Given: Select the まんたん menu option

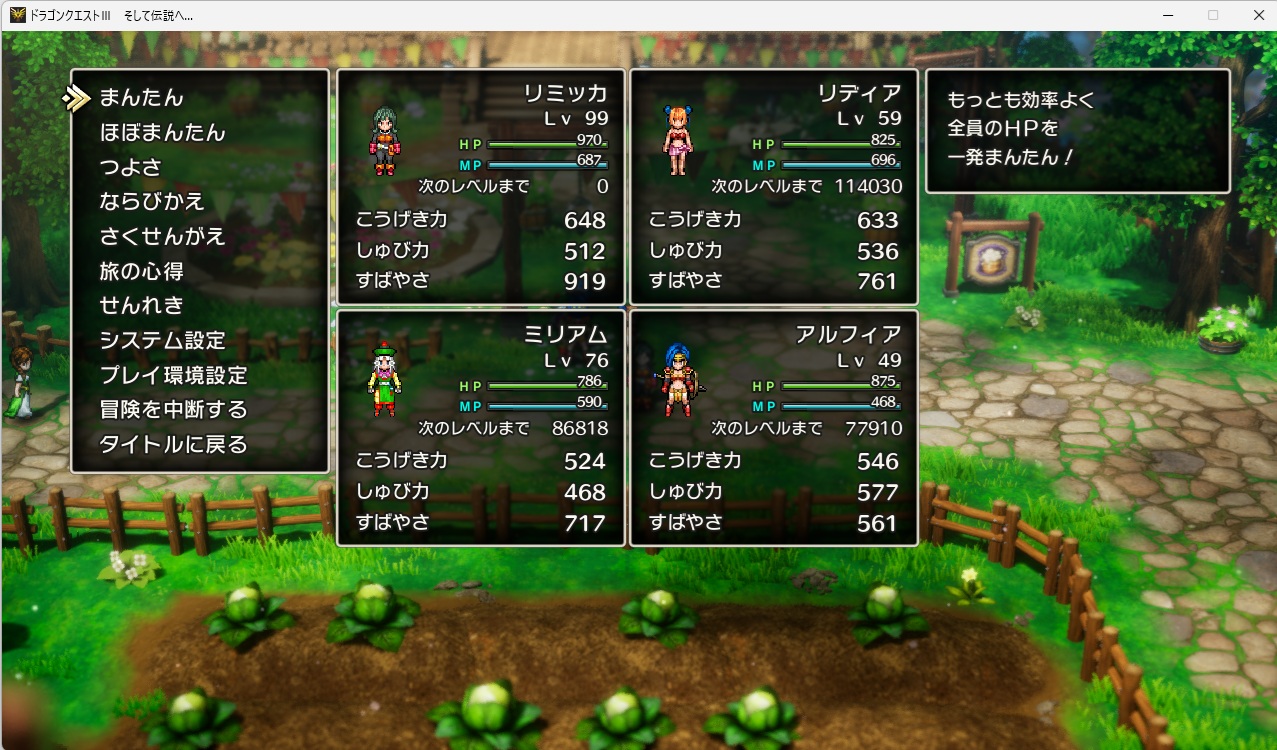Looking at the screenshot, I should 142,98.
